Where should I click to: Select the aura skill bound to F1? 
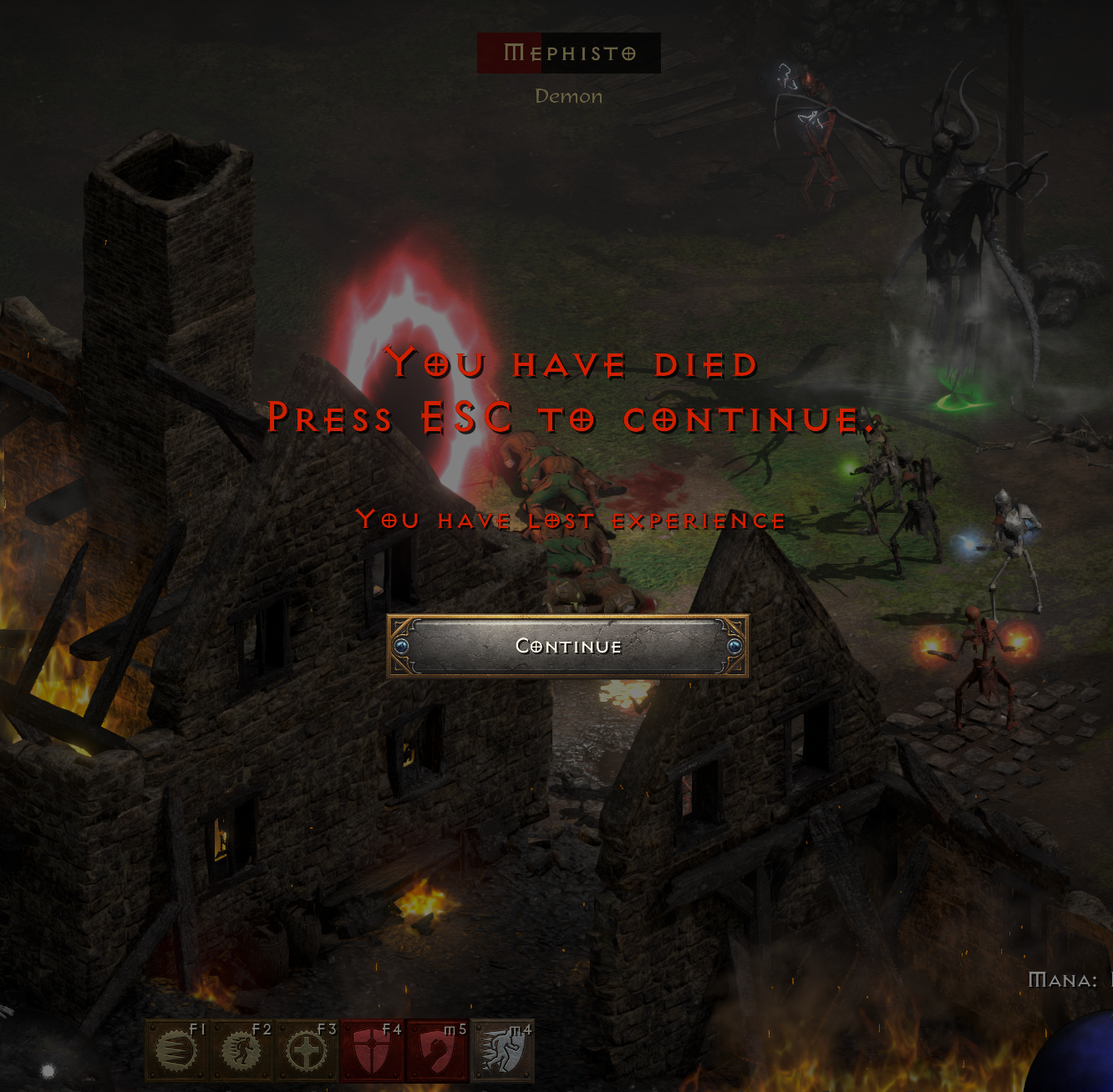175,1049
